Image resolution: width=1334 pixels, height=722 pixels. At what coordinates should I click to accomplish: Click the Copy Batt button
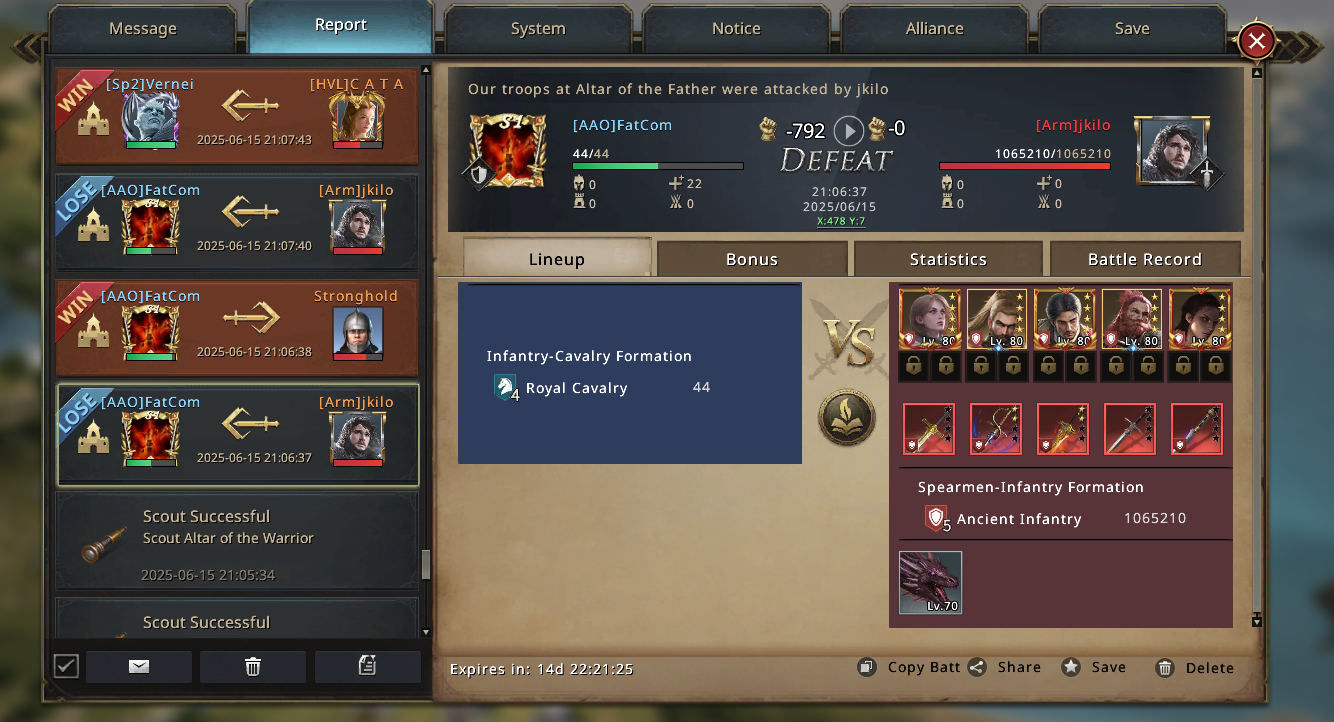(x=909, y=667)
